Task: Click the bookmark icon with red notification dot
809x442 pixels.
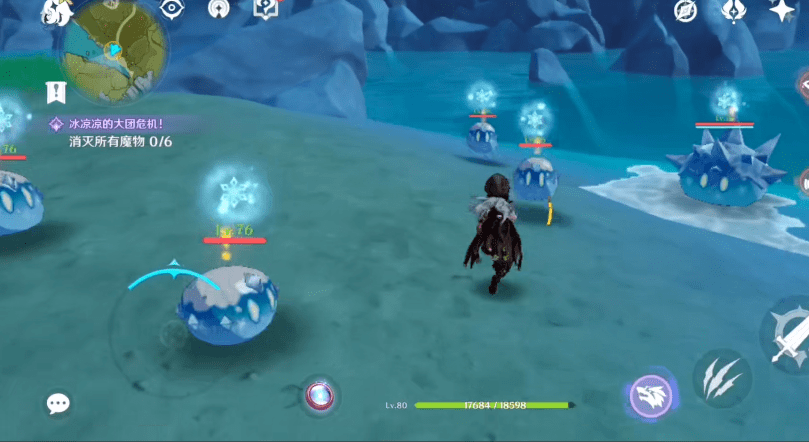Action: (267, 8)
